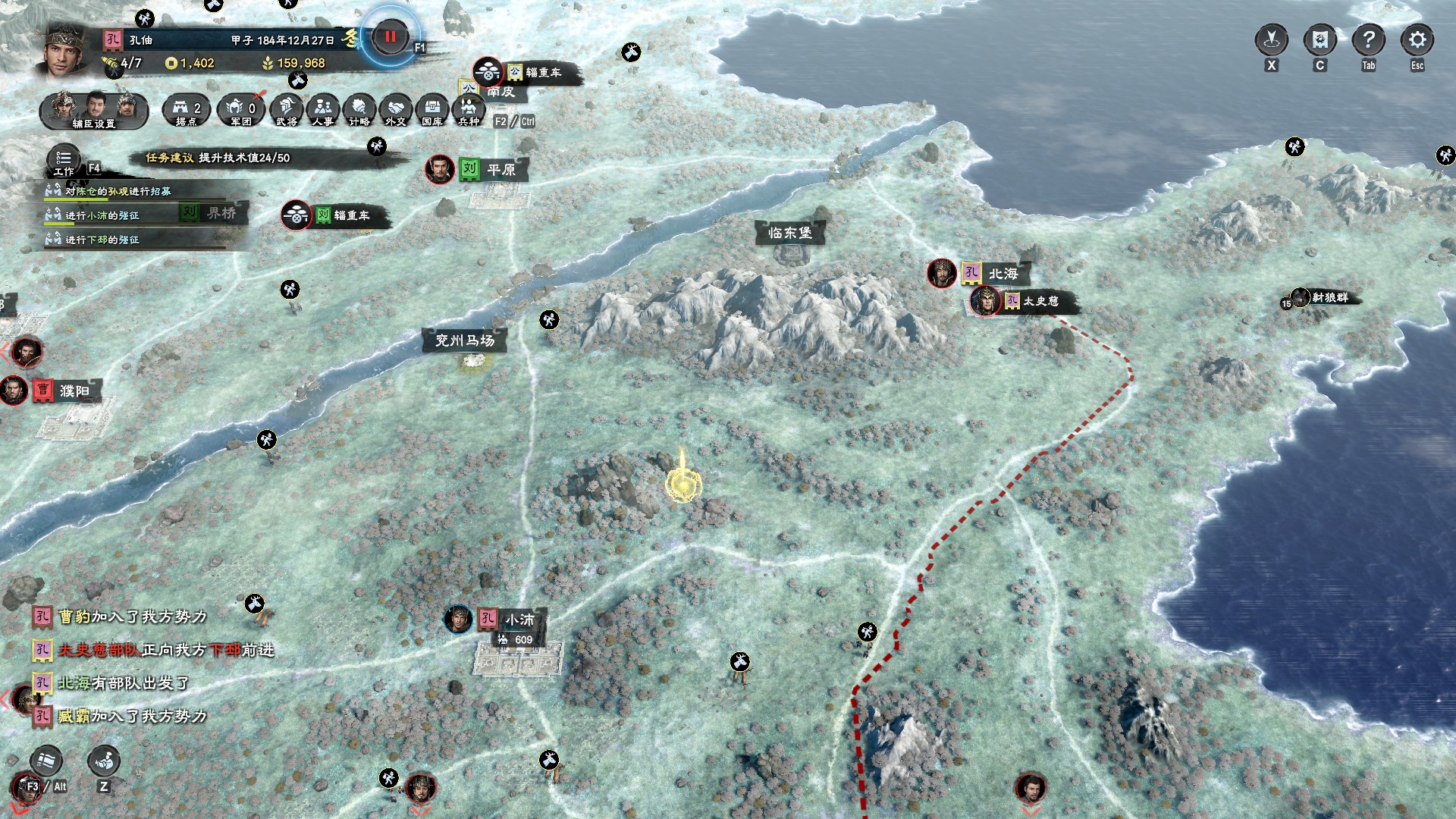Open the 外交 diplomacy menu

[395, 110]
